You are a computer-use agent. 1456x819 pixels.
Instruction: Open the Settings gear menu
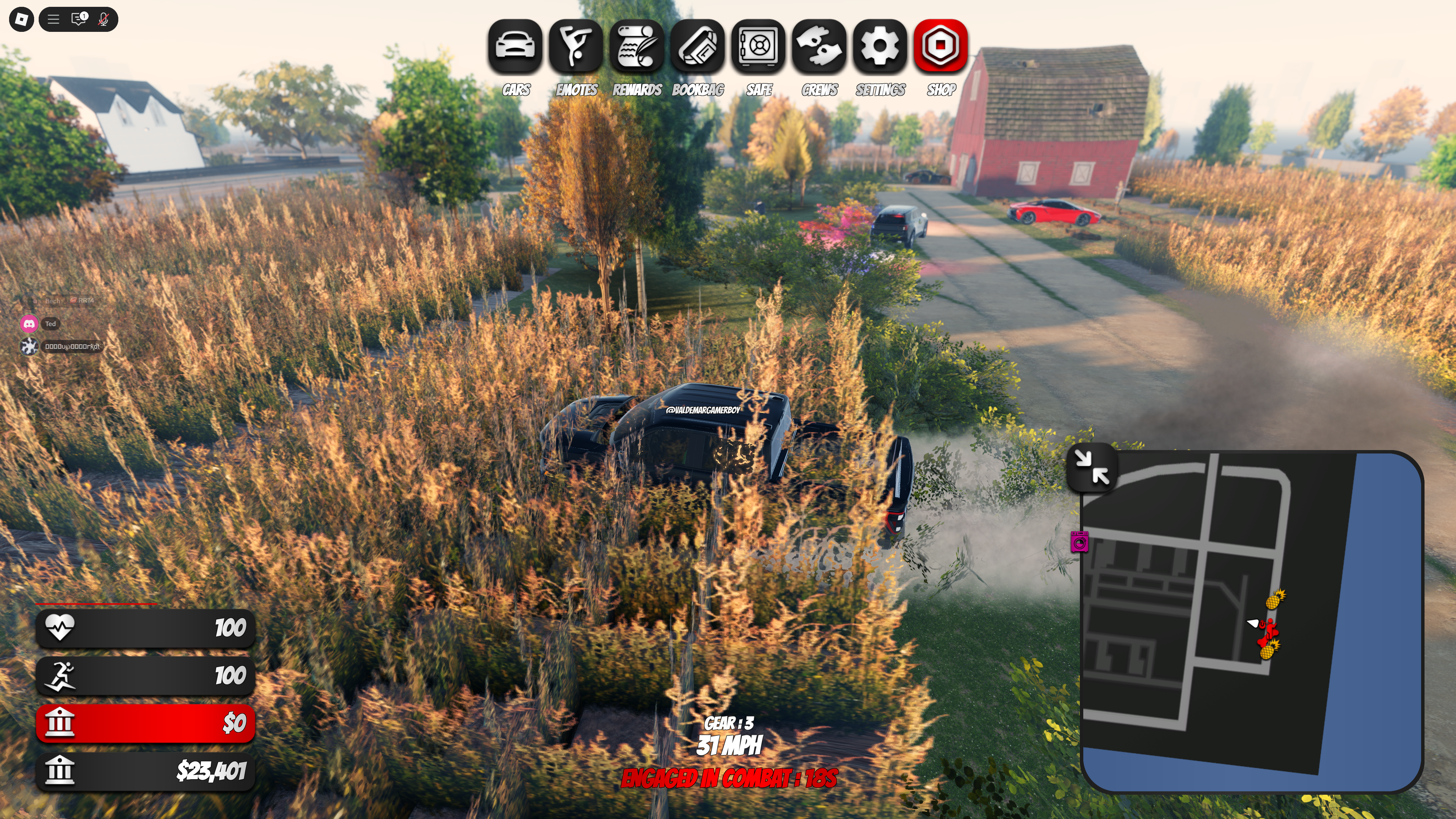(880, 46)
